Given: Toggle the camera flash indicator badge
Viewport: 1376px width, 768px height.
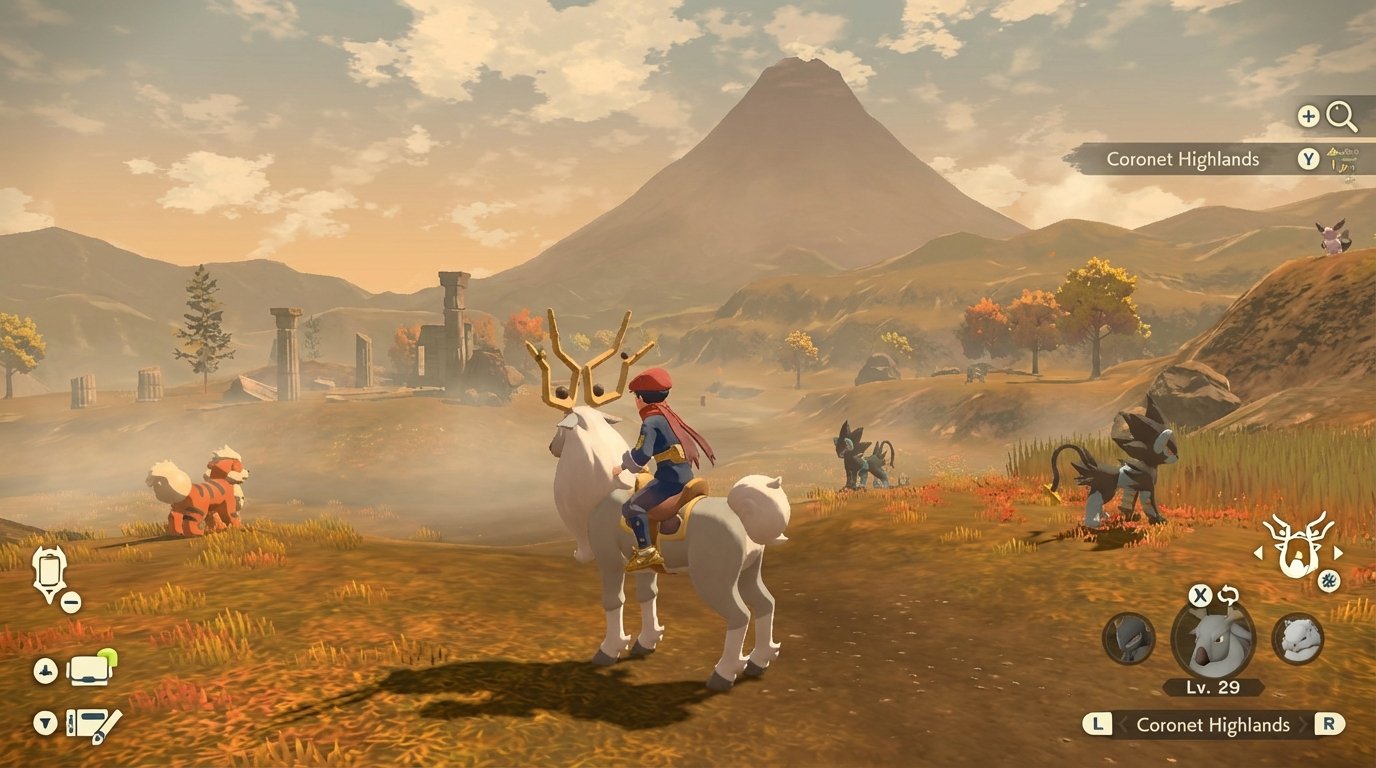Looking at the screenshot, I should 108,655.
